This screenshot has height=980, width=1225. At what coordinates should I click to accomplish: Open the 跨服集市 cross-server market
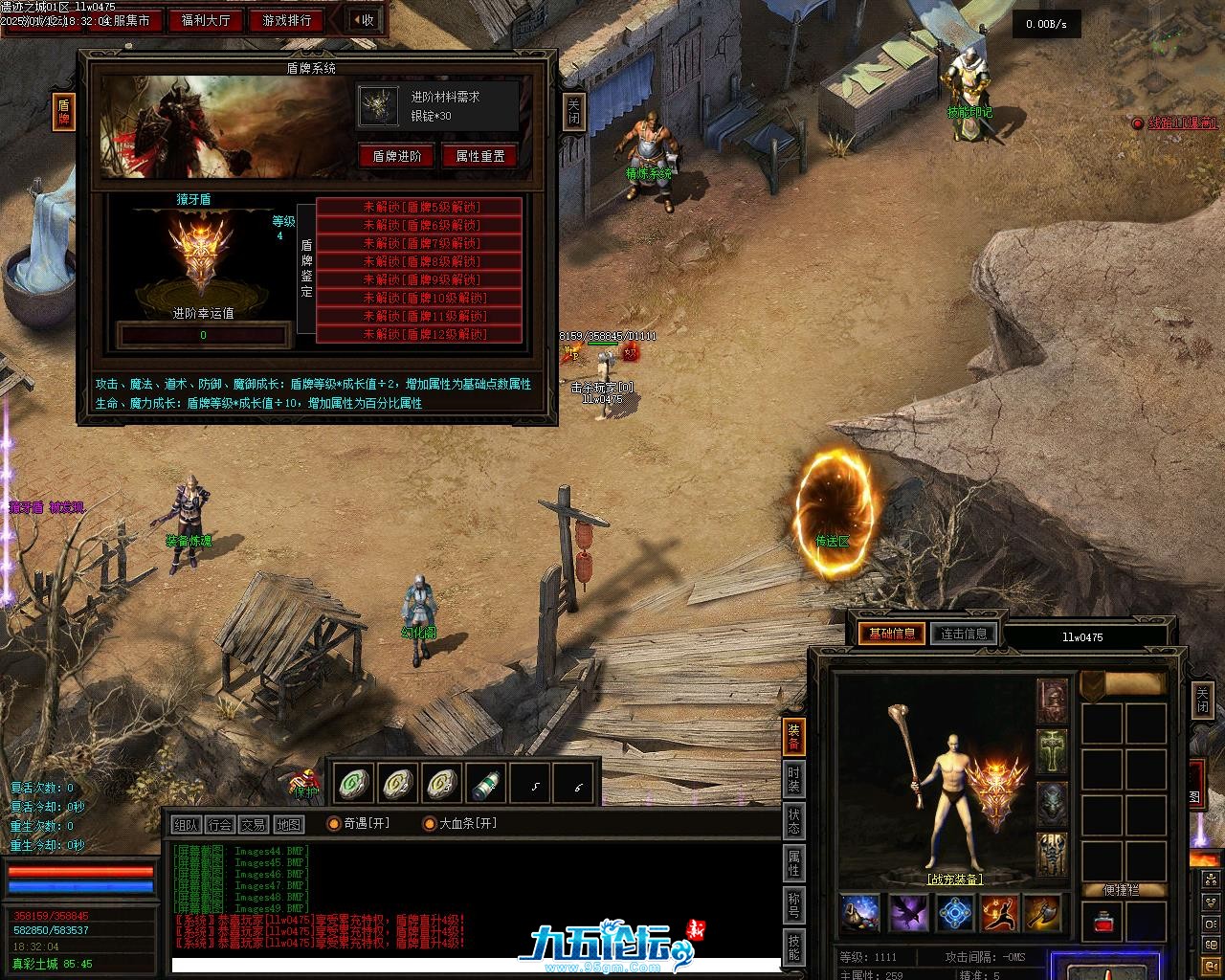125,20
